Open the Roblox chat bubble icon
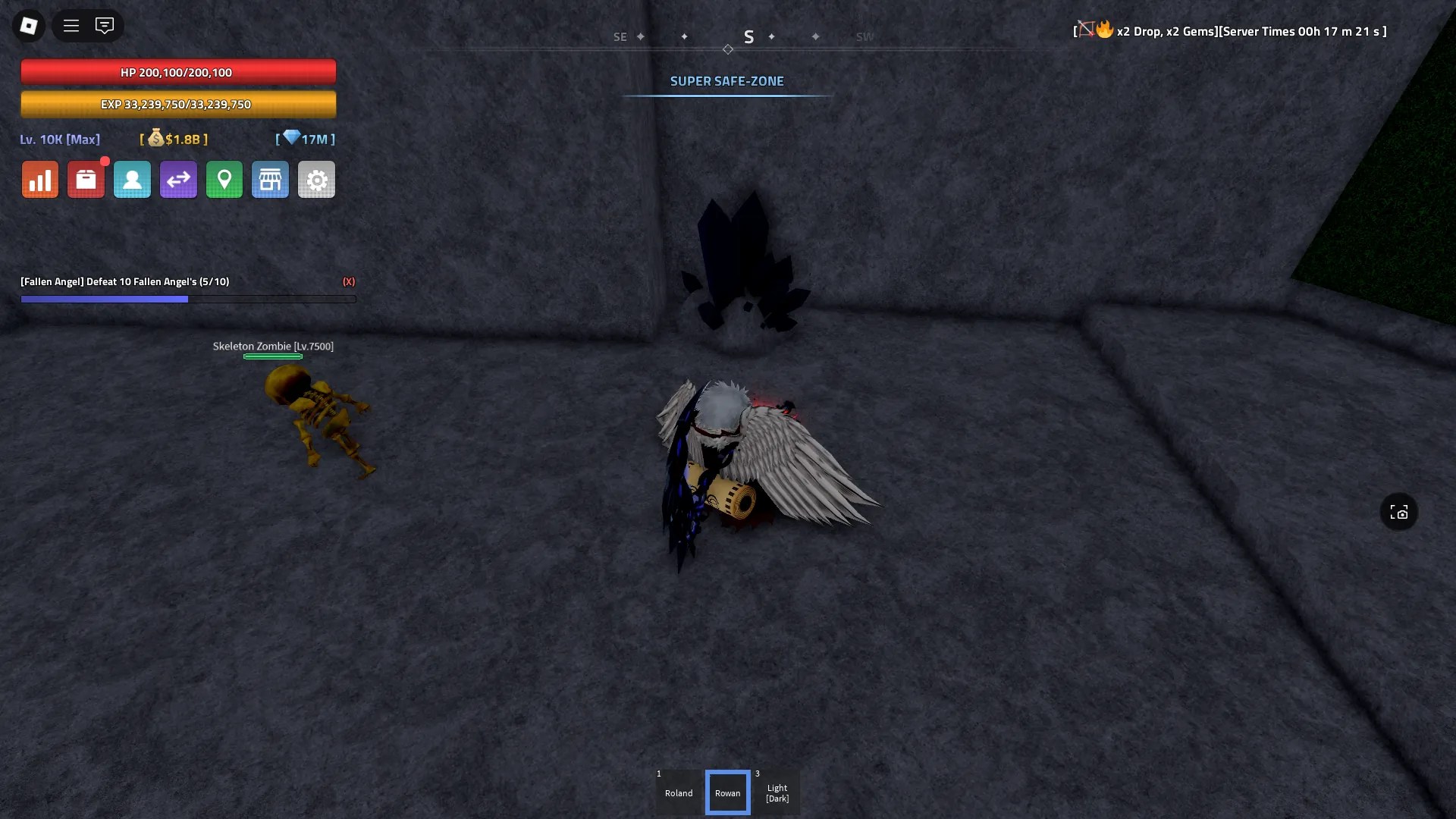 [x=104, y=25]
